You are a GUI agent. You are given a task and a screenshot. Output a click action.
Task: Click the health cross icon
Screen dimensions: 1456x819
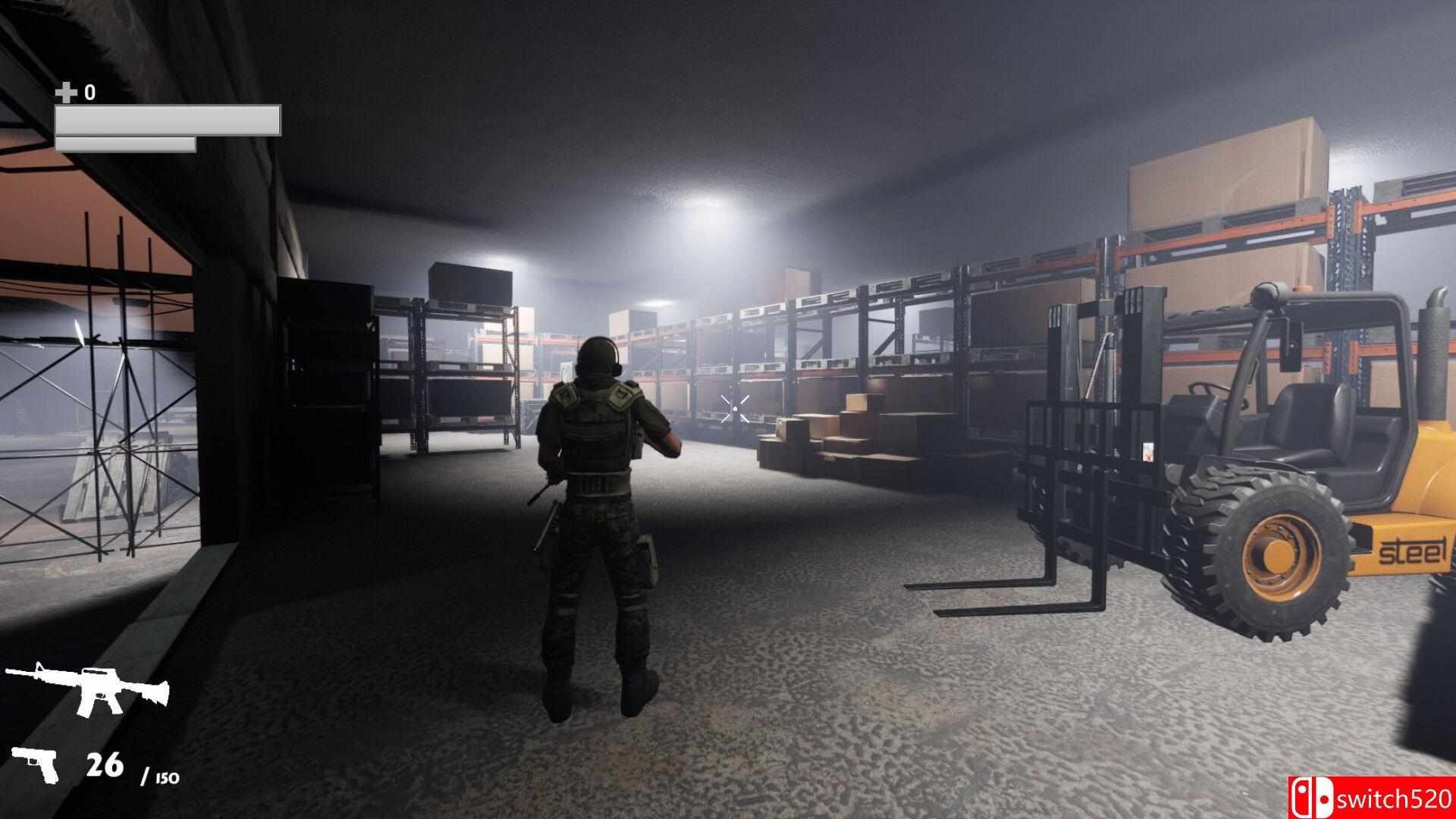click(67, 92)
